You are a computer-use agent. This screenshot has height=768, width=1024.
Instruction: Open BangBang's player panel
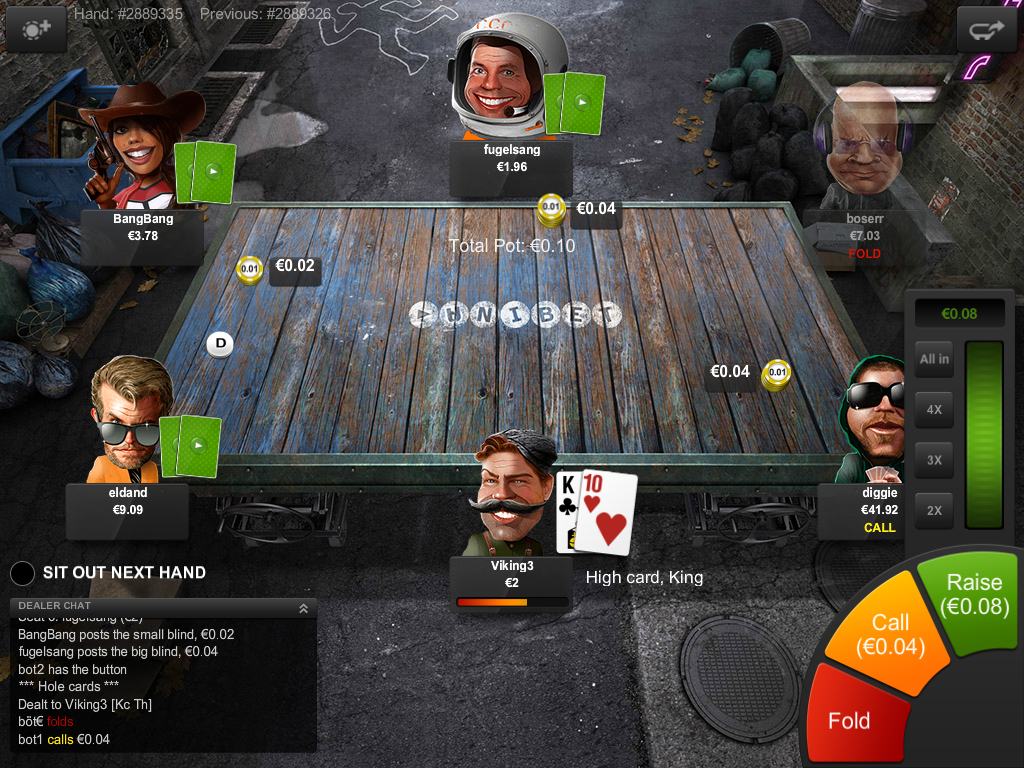point(143,228)
